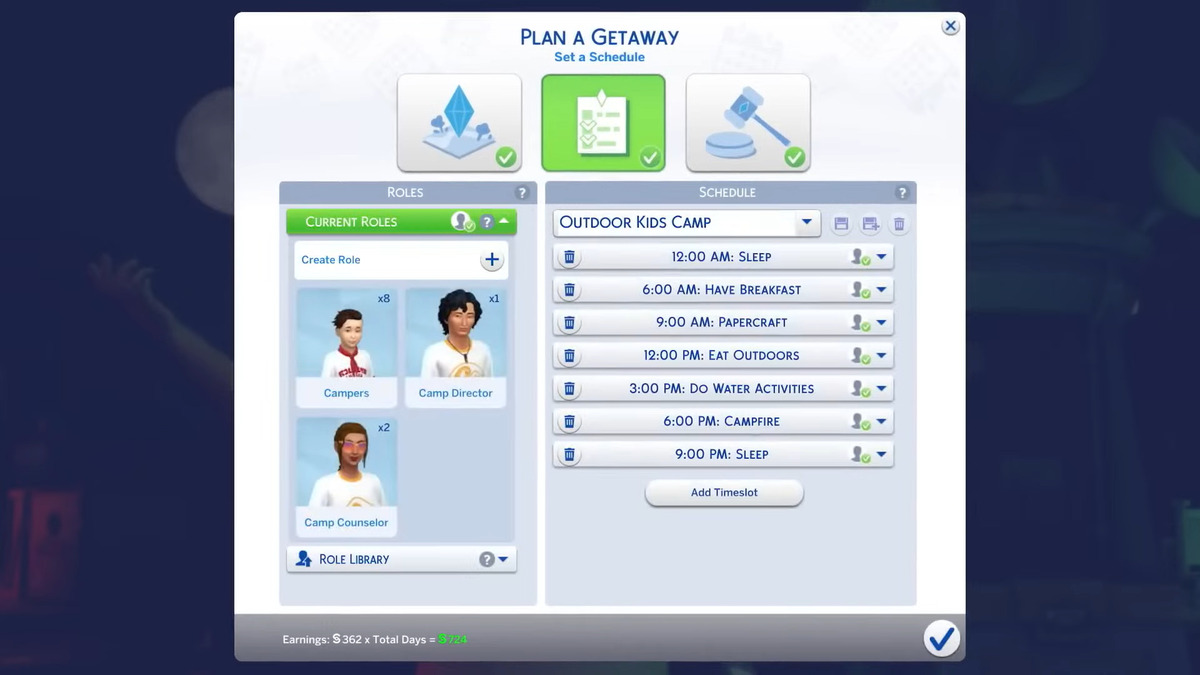Screen dimensions: 1200x675
Task: Select the Campers role tile
Action: [346, 346]
